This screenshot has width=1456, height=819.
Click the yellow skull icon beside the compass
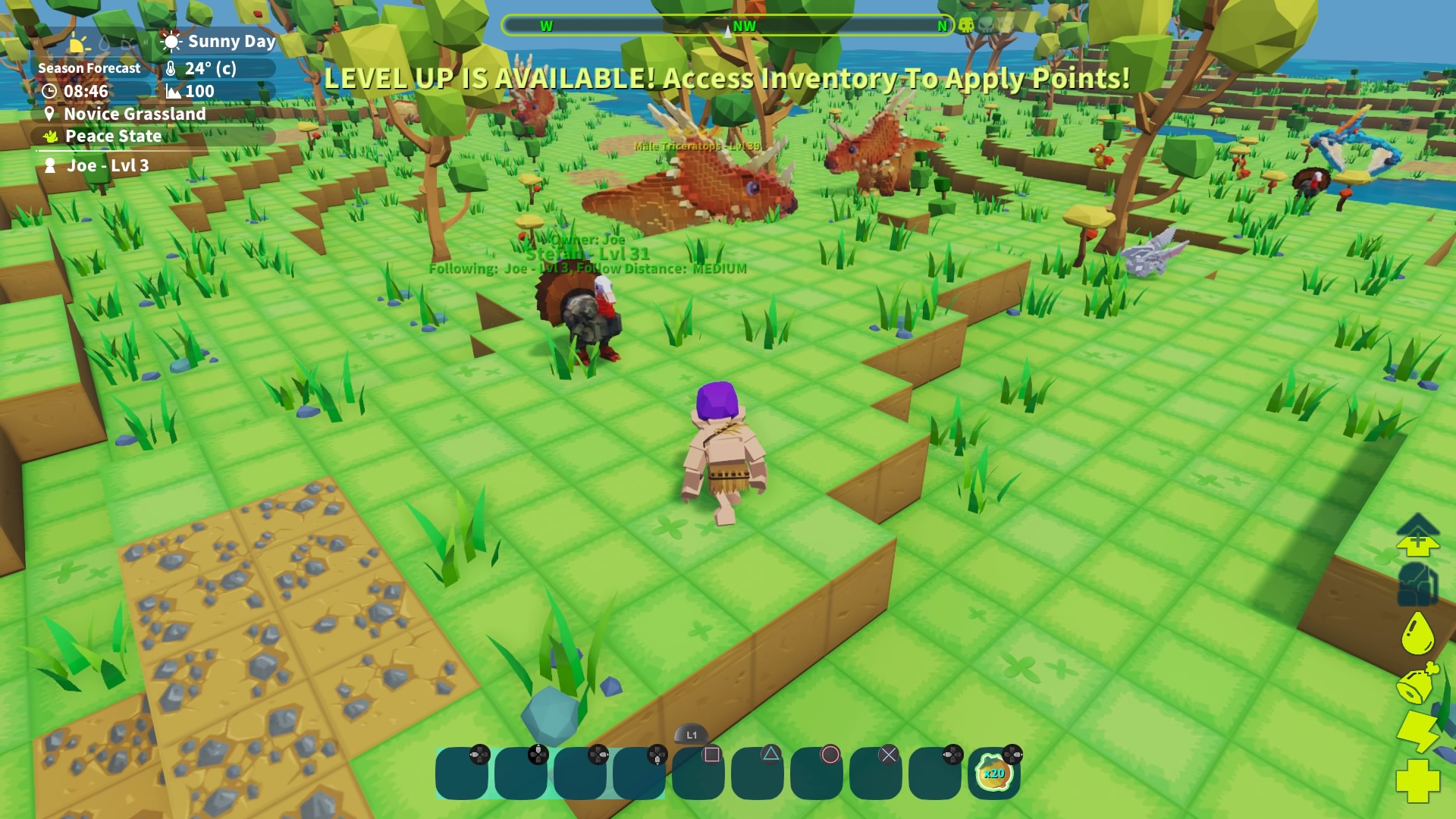(966, 26)
